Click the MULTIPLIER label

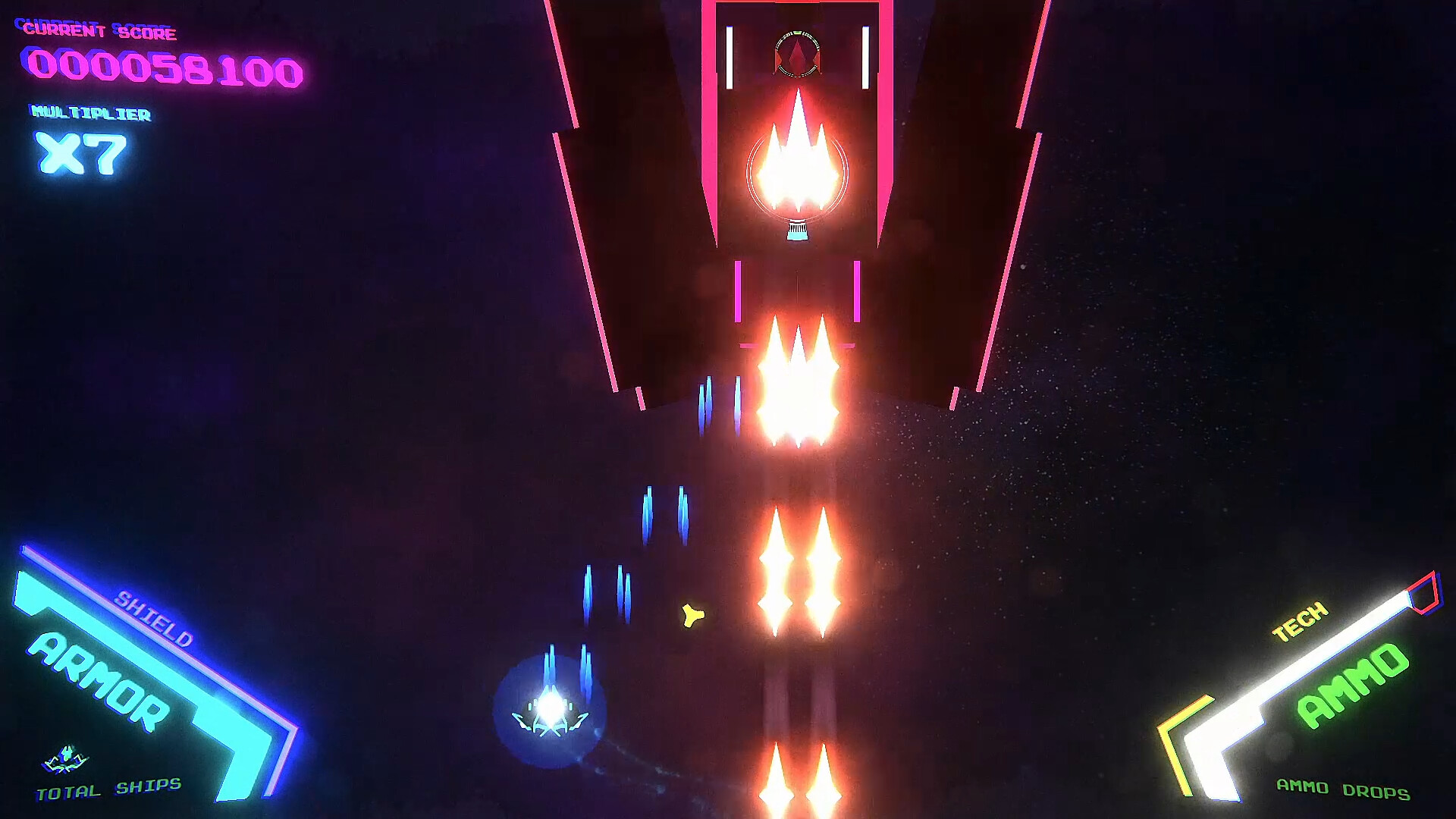click(89, 114)
